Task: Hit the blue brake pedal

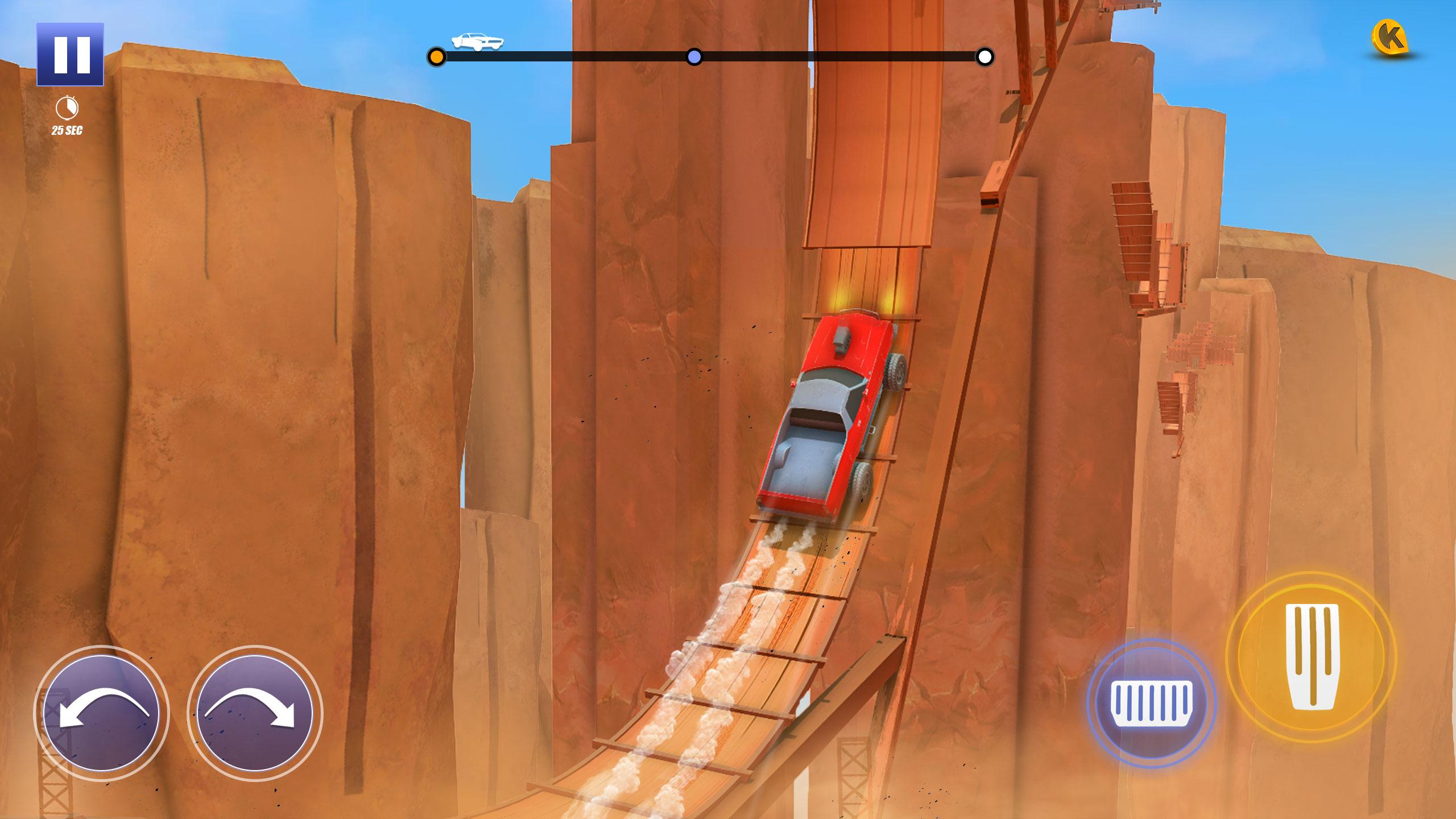Action: click(x=1151, y=704)
